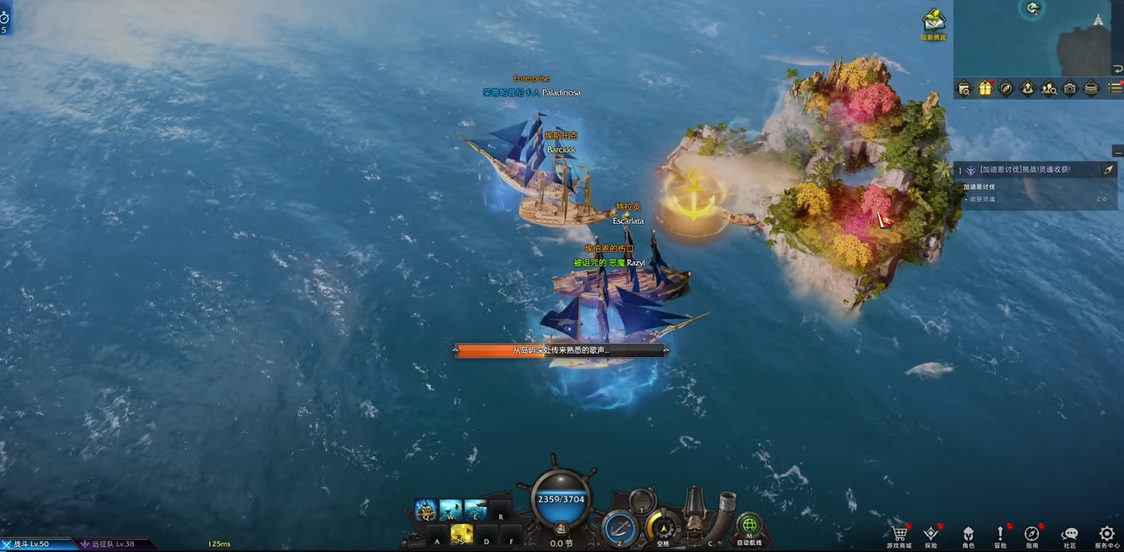This screenshot has width=1124, height=552.
Task: Use the yellow S ship skill
Action: pos(461,534)
